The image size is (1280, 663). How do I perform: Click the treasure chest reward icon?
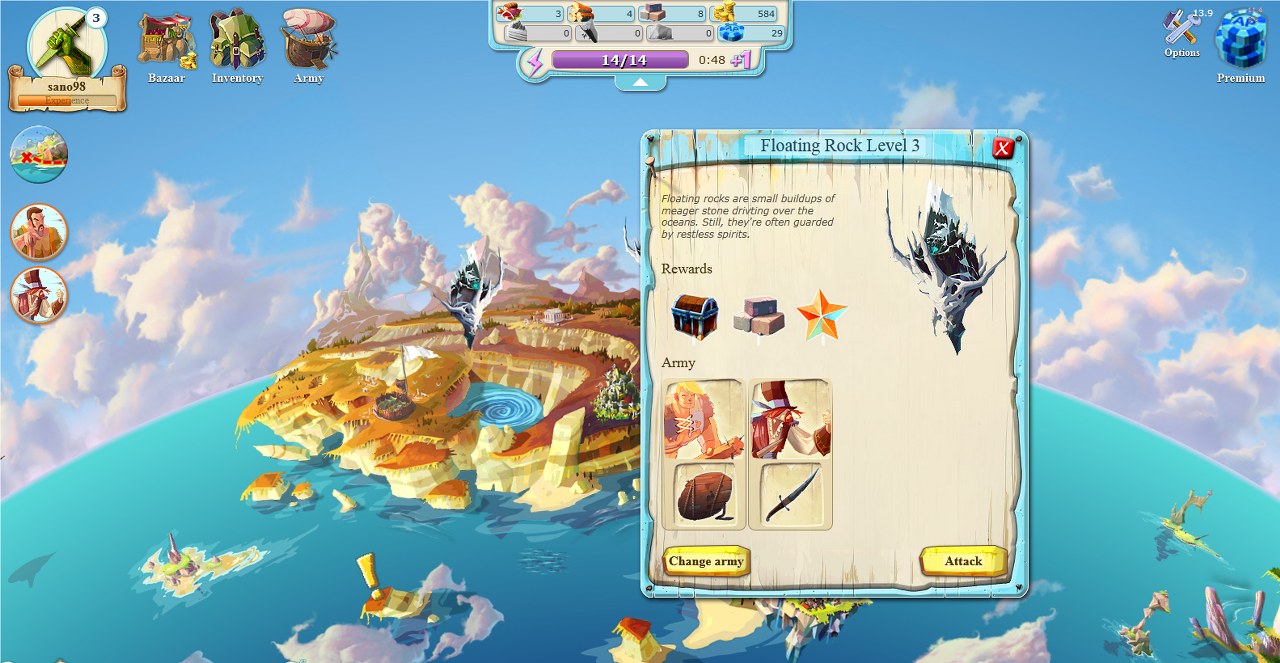(694, 317)
